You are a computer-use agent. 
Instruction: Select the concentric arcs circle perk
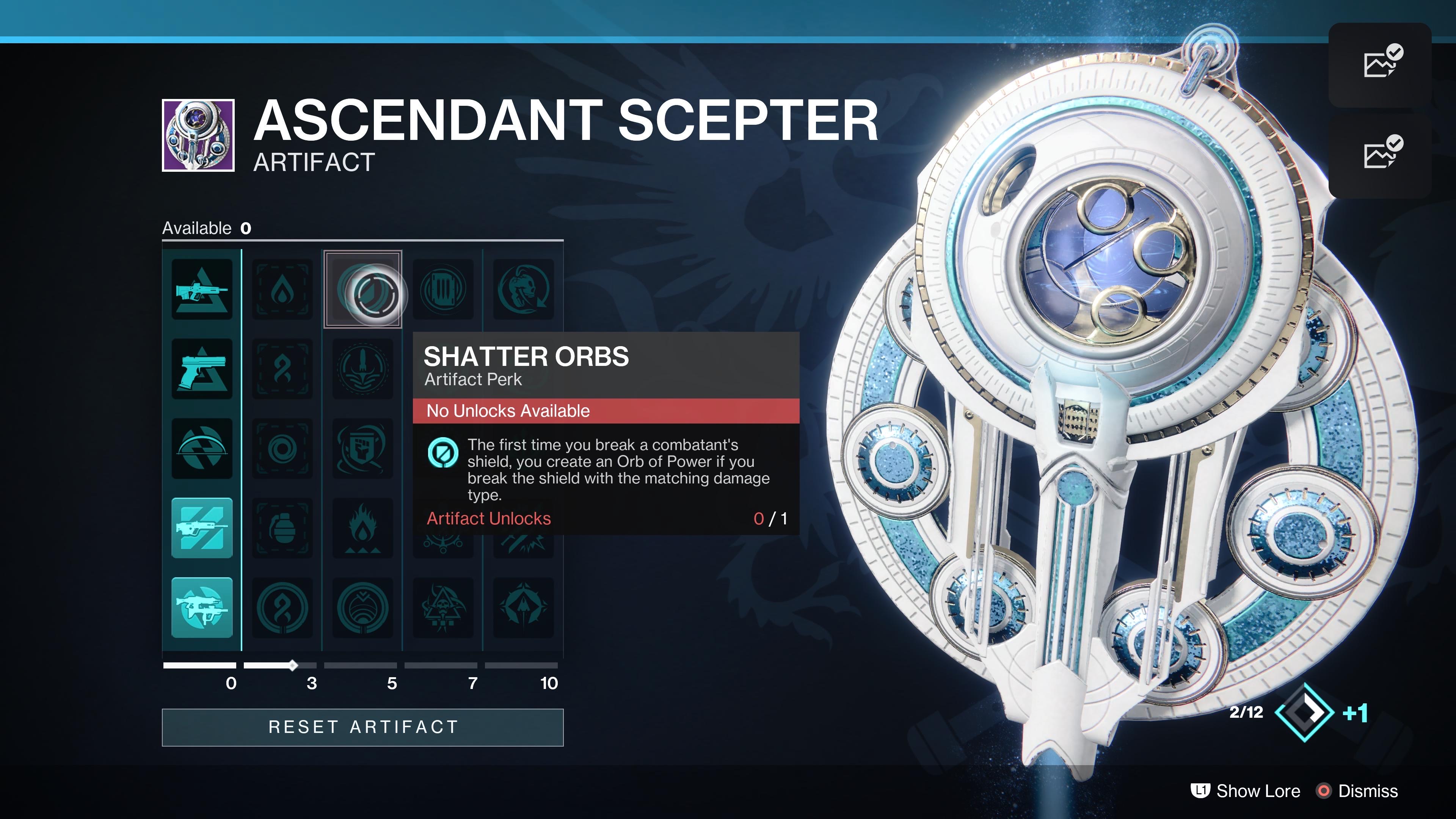tap(362, 607)
